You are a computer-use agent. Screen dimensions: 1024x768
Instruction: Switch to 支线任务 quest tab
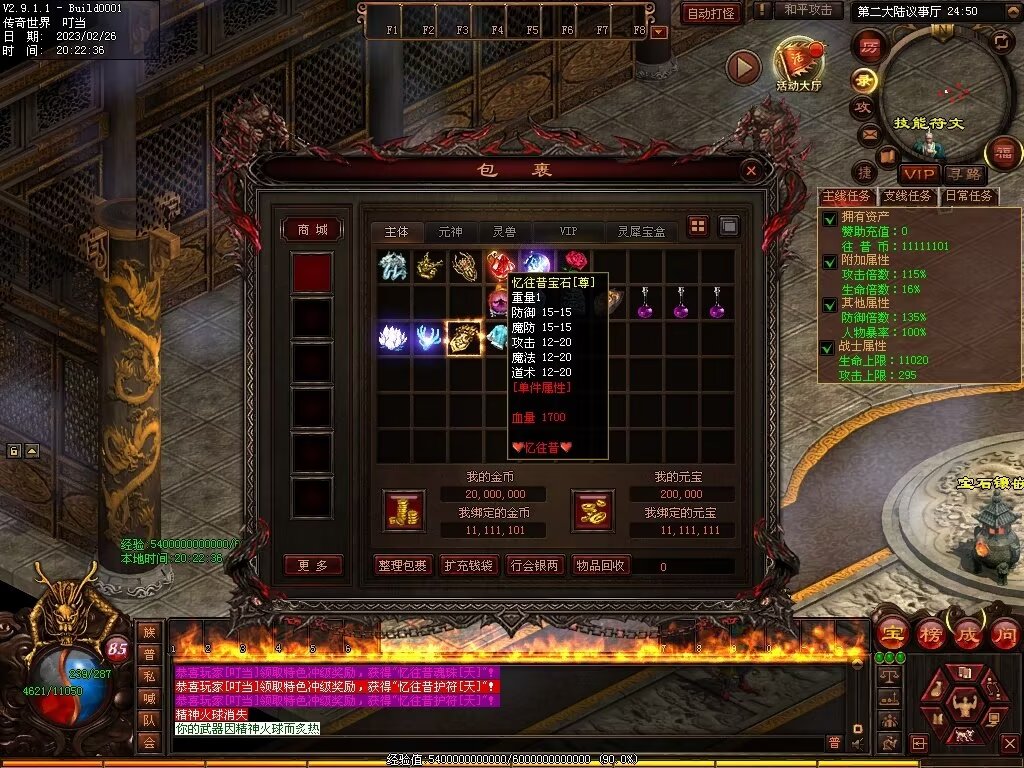[908, 196]
